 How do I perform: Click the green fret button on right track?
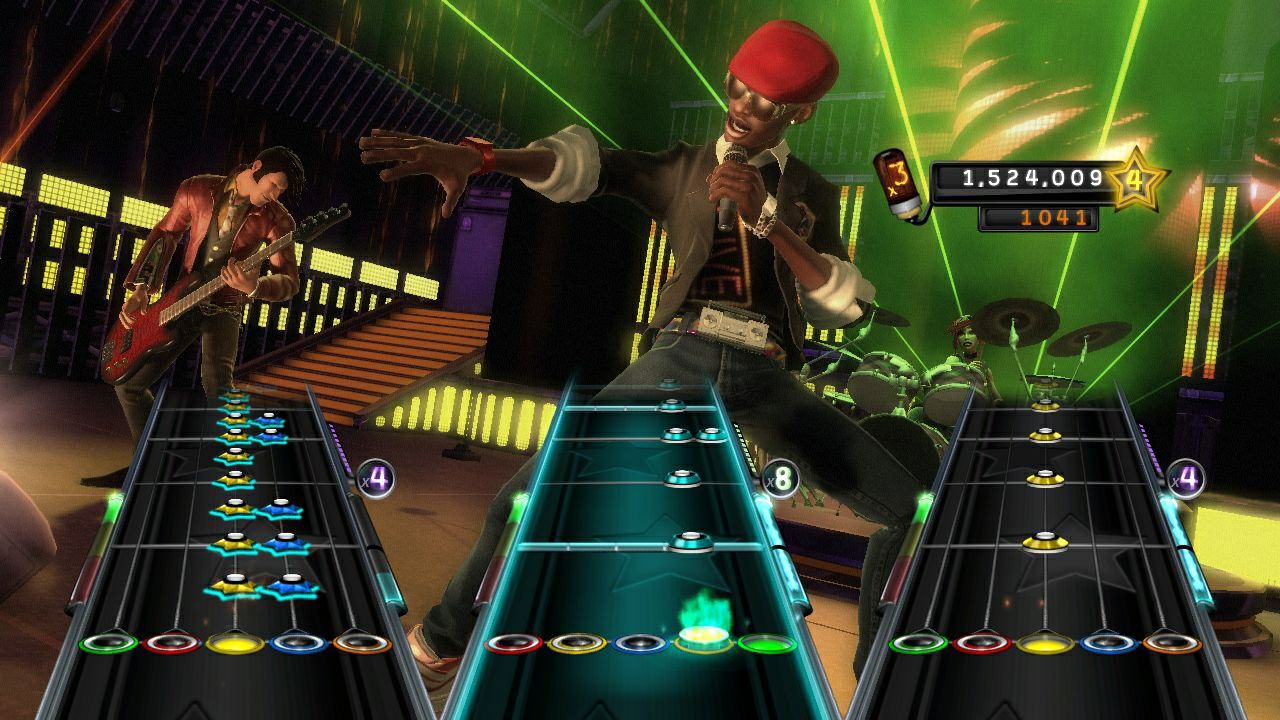tap(917, 644)
